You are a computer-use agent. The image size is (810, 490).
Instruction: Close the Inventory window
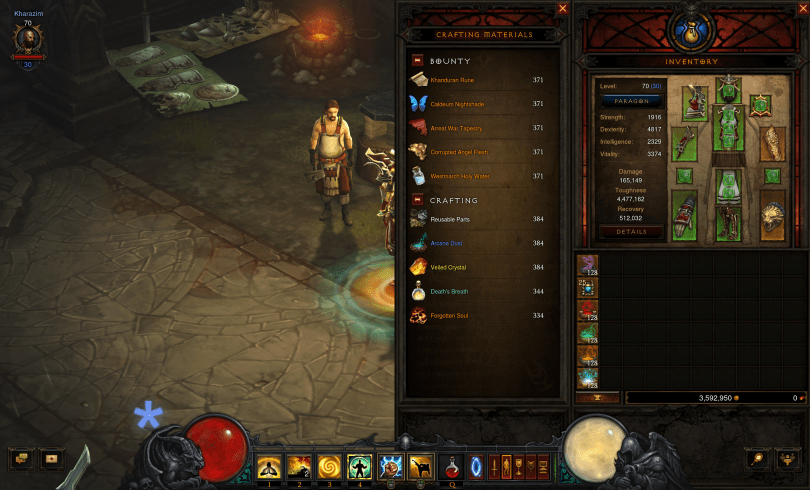(801, 8)
